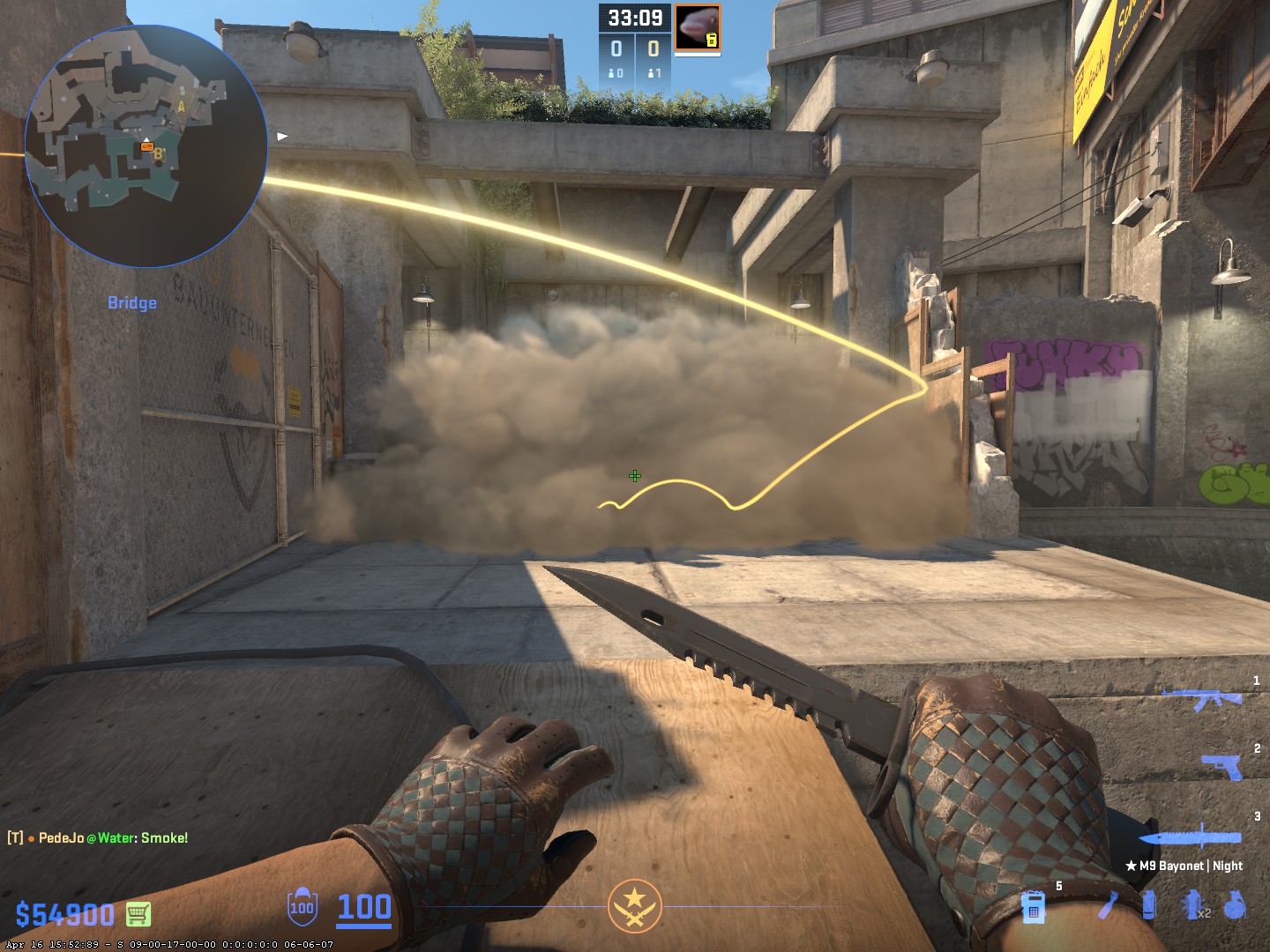The height and width of the screenshot is (952, 1270).
Task: Click the player avatar beside the scoreboard
Action: tap(698, 28)
